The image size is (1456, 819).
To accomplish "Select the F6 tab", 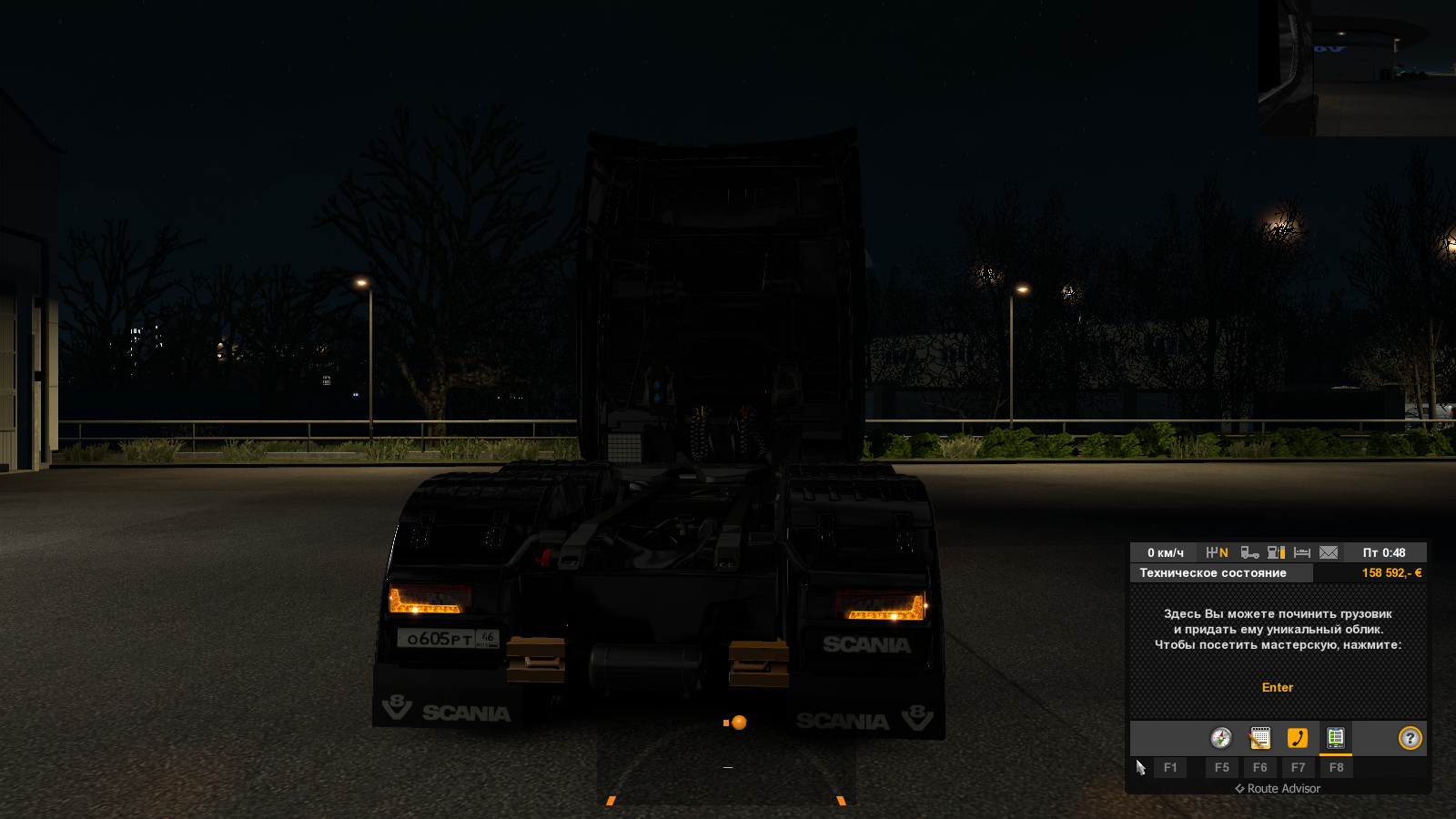I will tap(1261, 767).
